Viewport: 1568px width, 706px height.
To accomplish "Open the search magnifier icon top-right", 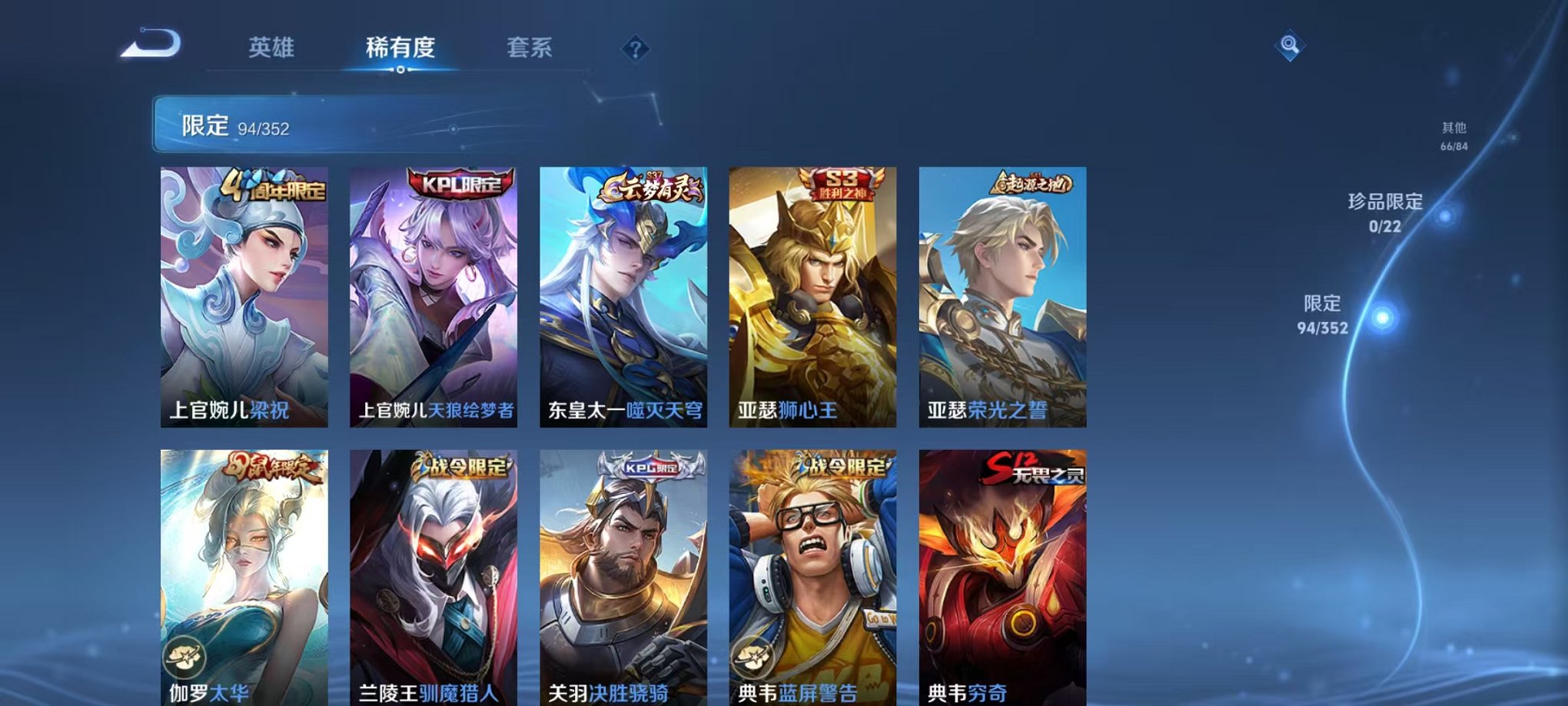I will [x=1291, y=45].
